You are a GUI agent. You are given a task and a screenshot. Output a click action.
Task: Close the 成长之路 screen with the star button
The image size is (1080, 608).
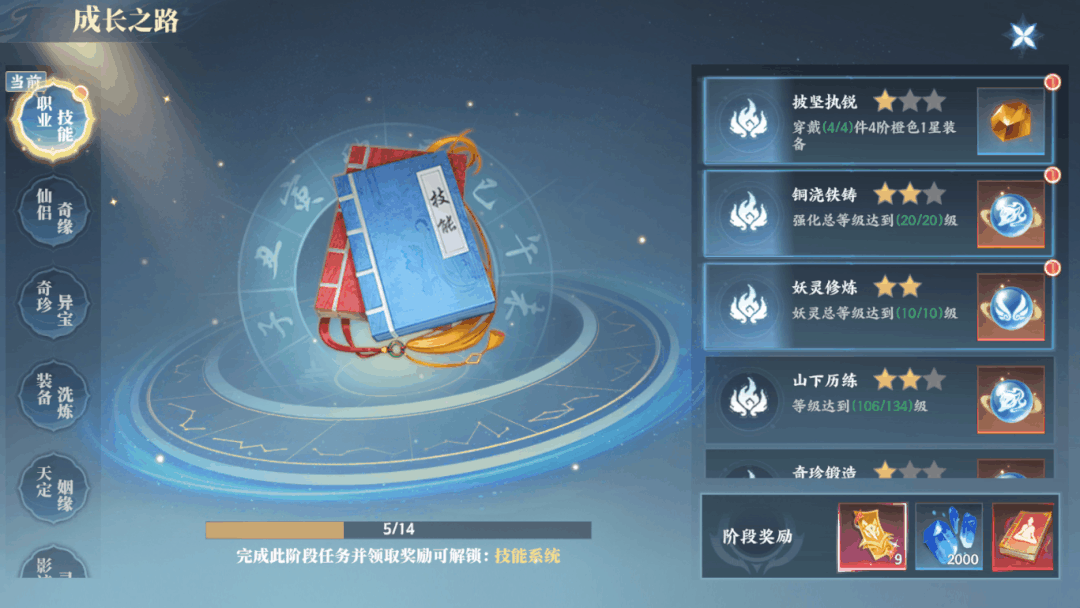point(1023,37)
